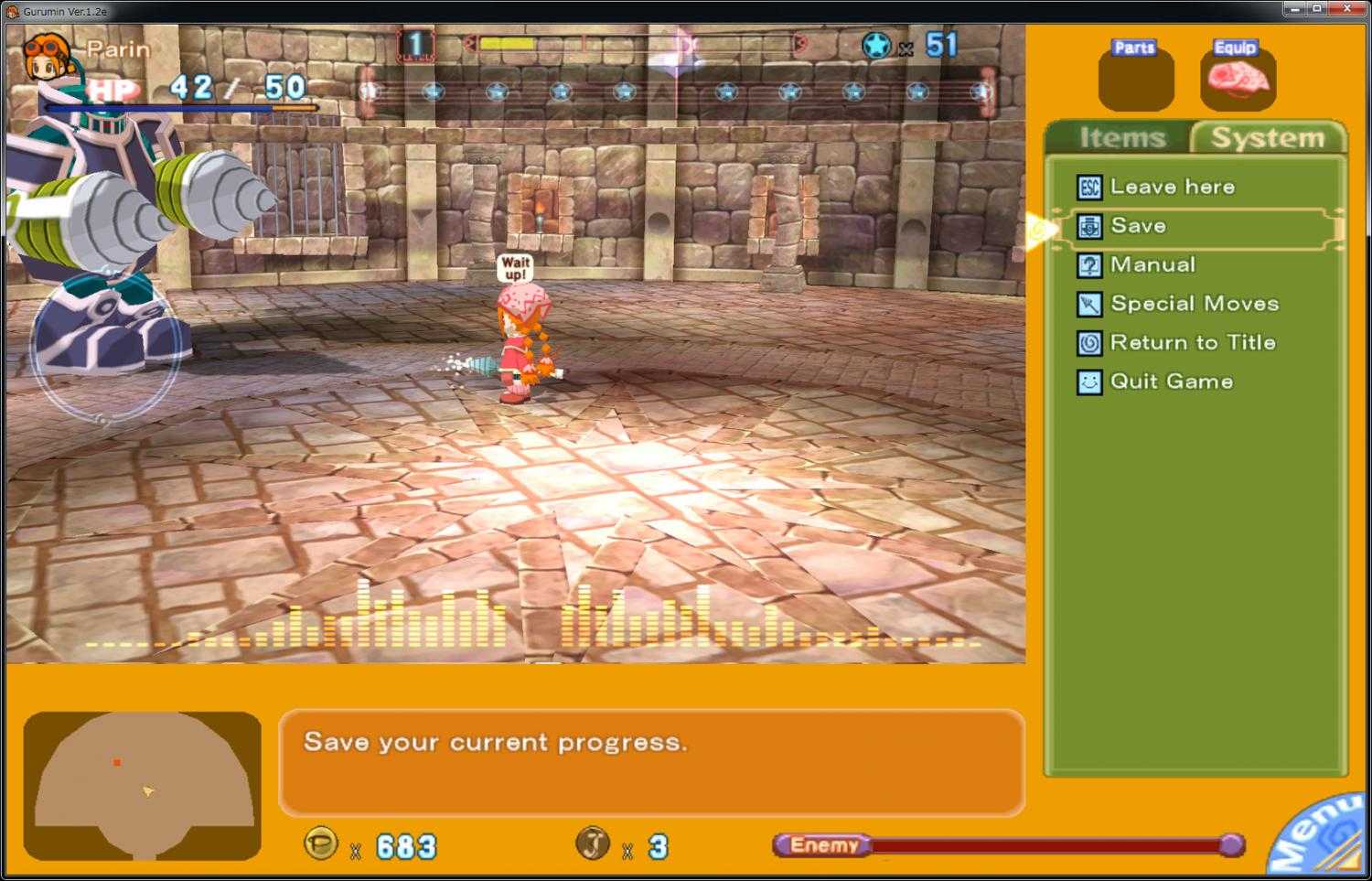This screenshot has height=881, width=1372.
Task: Select the Save disk icon
Action: [x=1088, y=225]
